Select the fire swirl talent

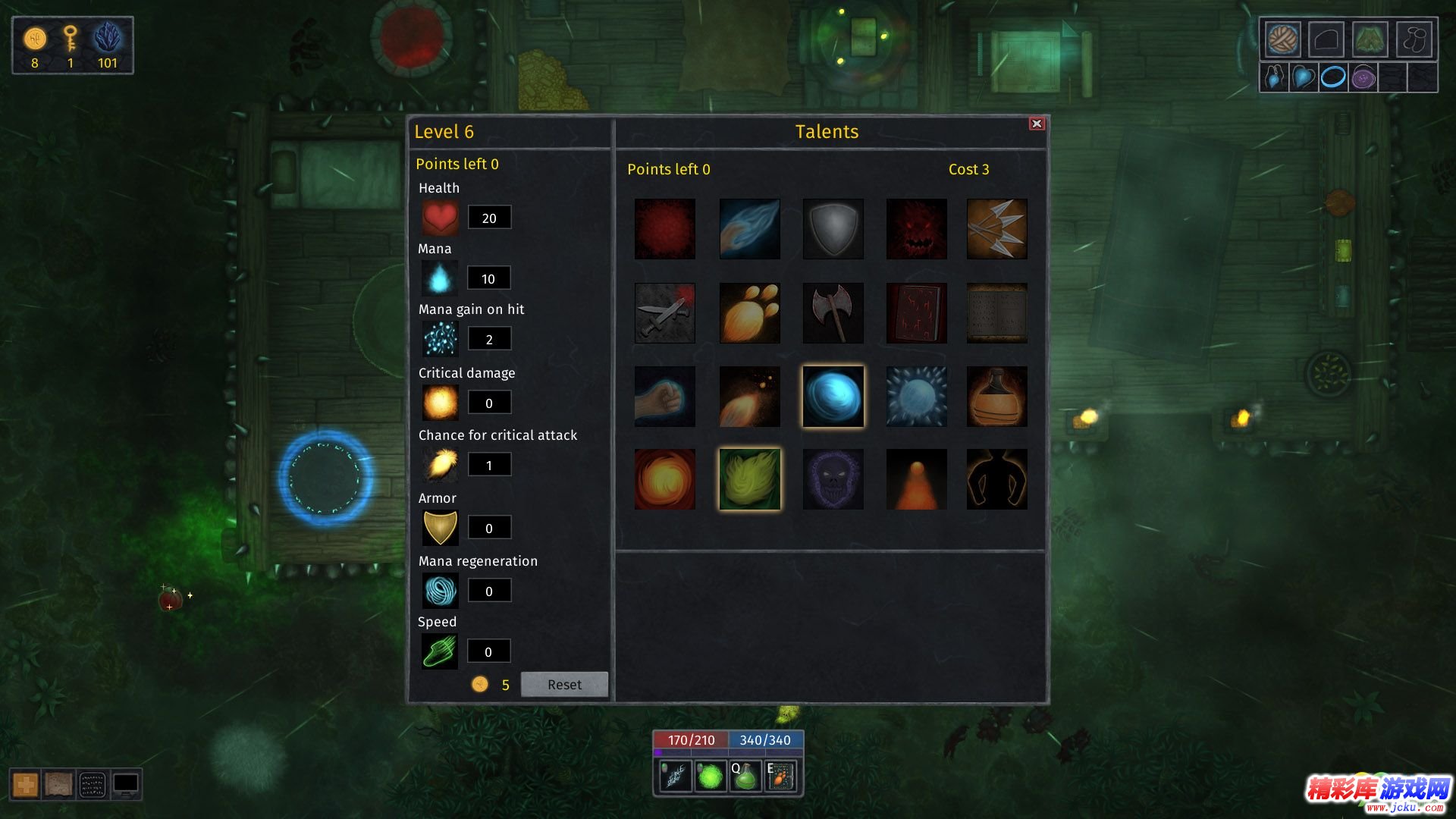pyautogui.click(x=665, y=479)
